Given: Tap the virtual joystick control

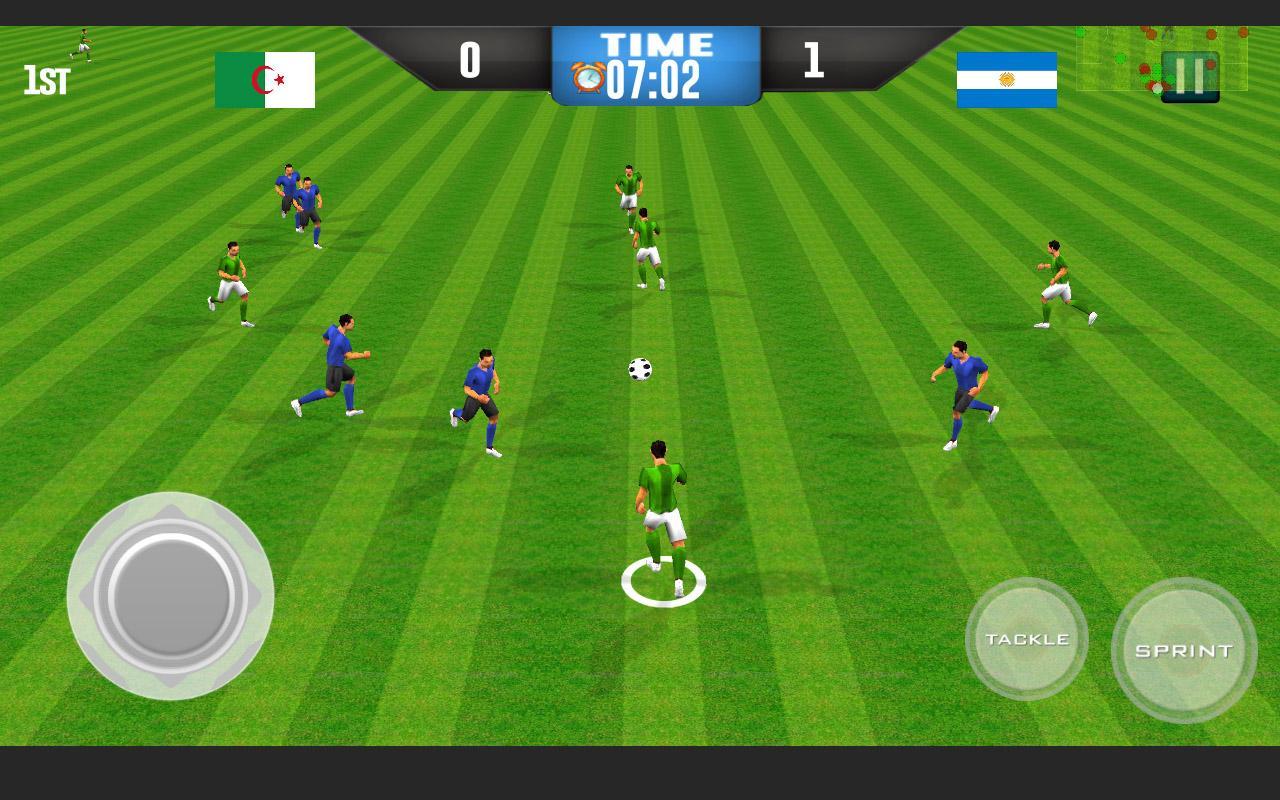Looking at the screenshot, I should coord(170,598).
